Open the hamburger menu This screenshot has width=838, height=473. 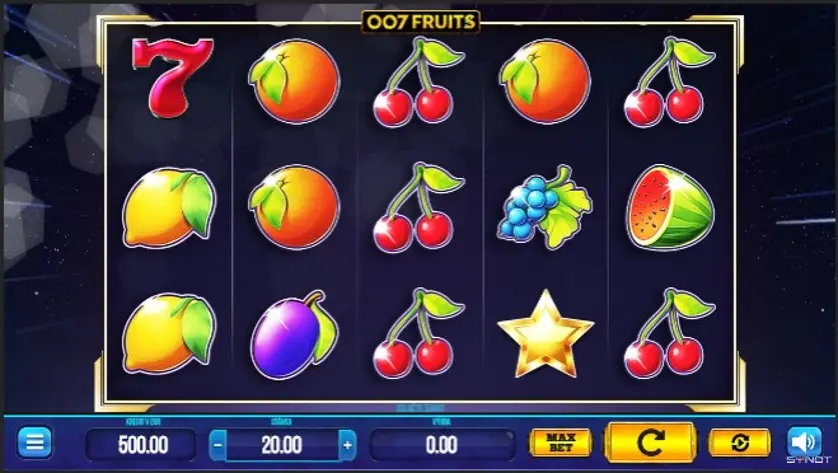(34, 442)
